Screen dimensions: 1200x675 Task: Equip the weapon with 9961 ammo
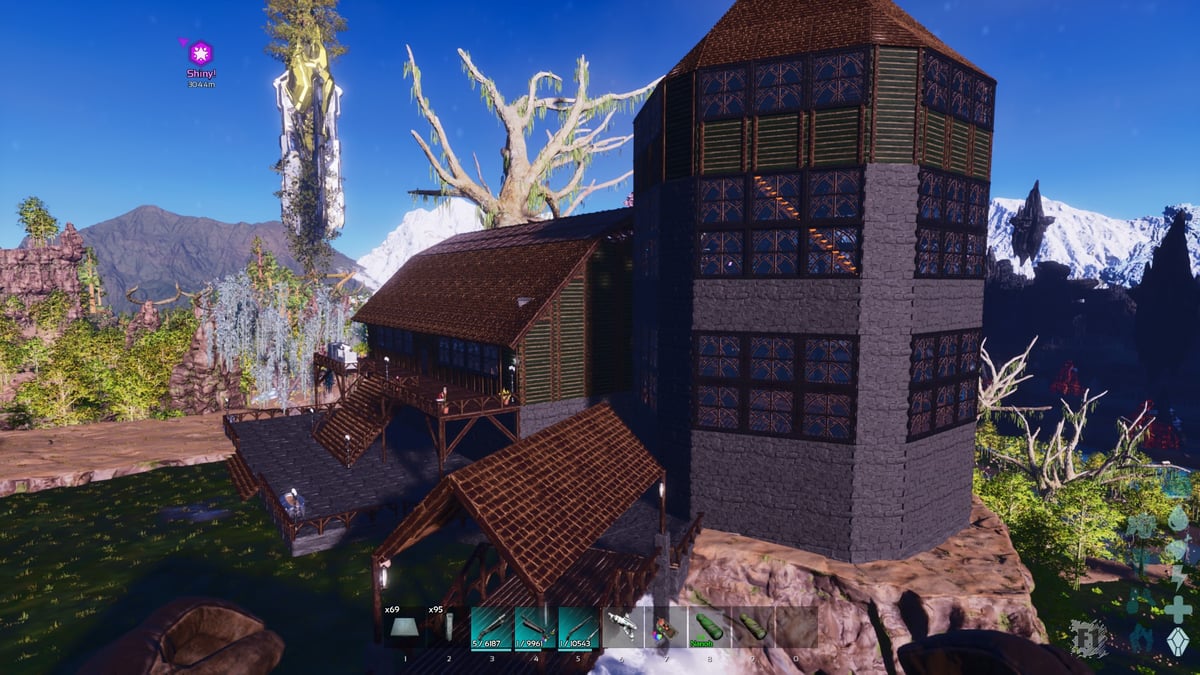535,627
